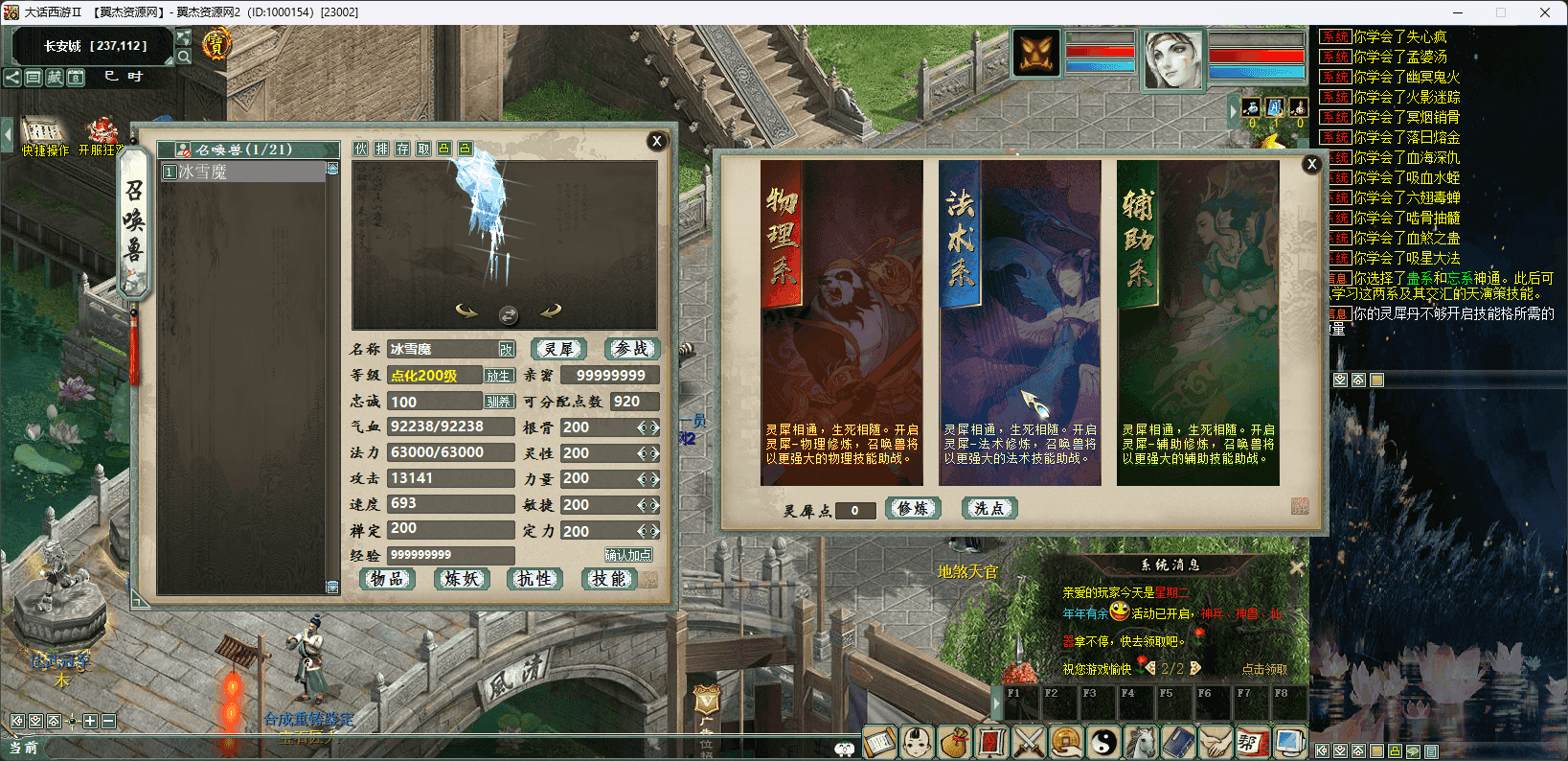Viewport: 1568px width, 761px height.
Task: Close the summon beast panel
Action: tap(657, 141)
